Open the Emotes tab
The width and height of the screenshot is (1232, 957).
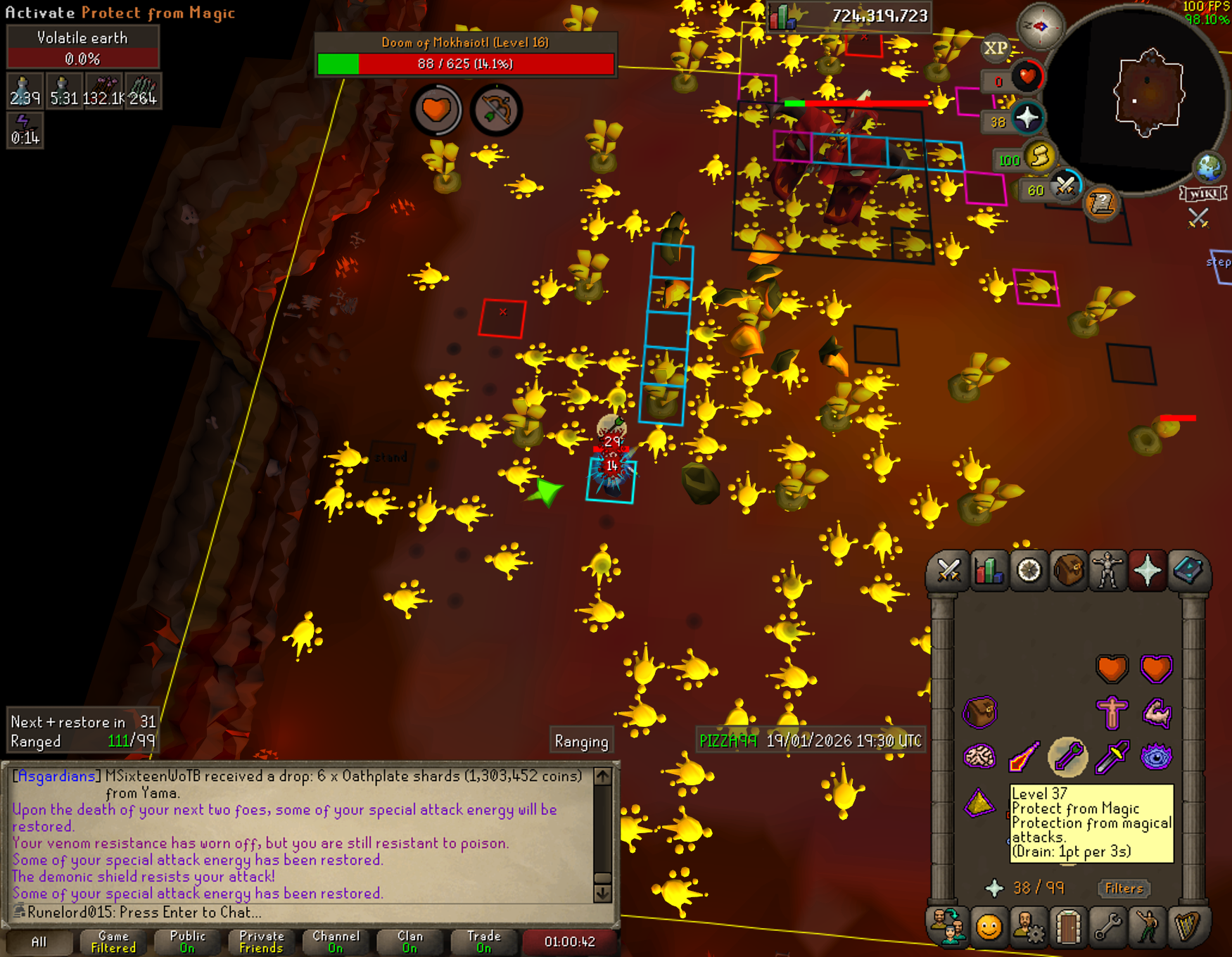(x=1148, y=927)
